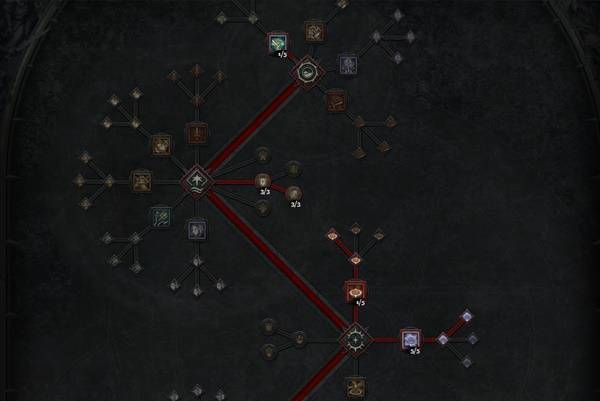Choose the red skill node ranked 4/5

pos(355,291)
